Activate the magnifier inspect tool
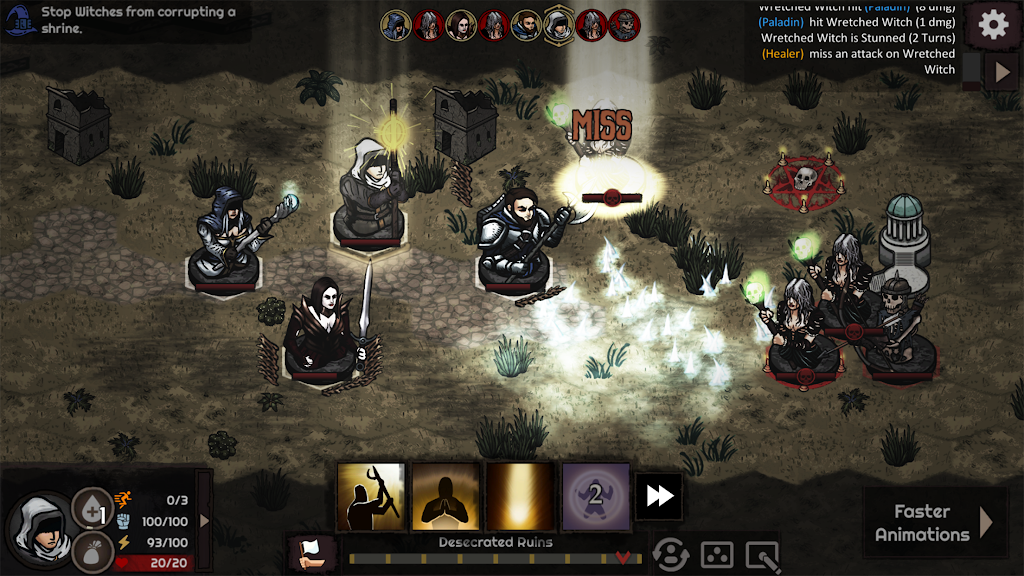1024x576 pixels. pyautogui.click(x=762, y=555)
